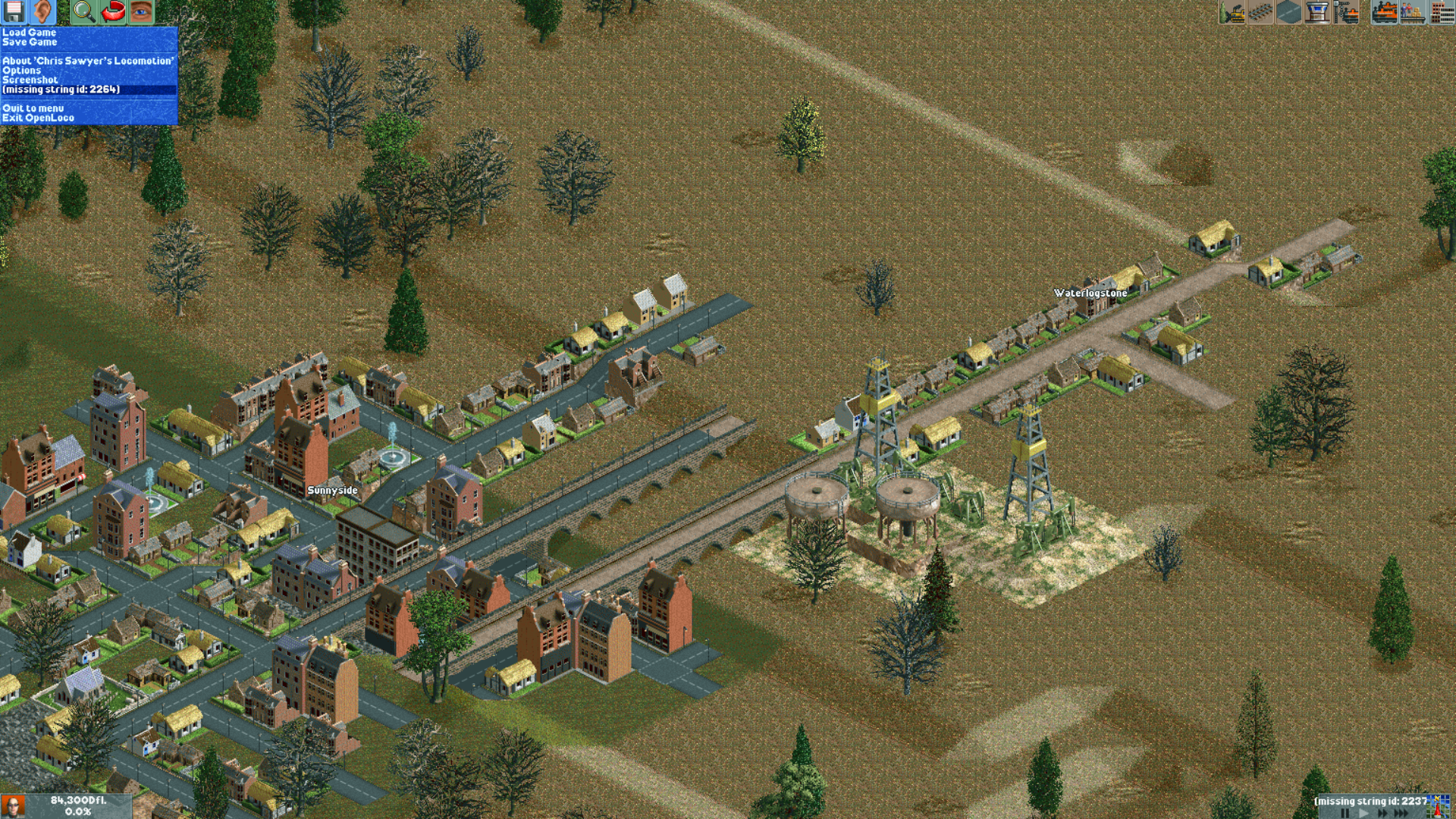The image size is (1456, 819).
Task: Select the Save Game menu entry
Action: click(x=30, y=42)
